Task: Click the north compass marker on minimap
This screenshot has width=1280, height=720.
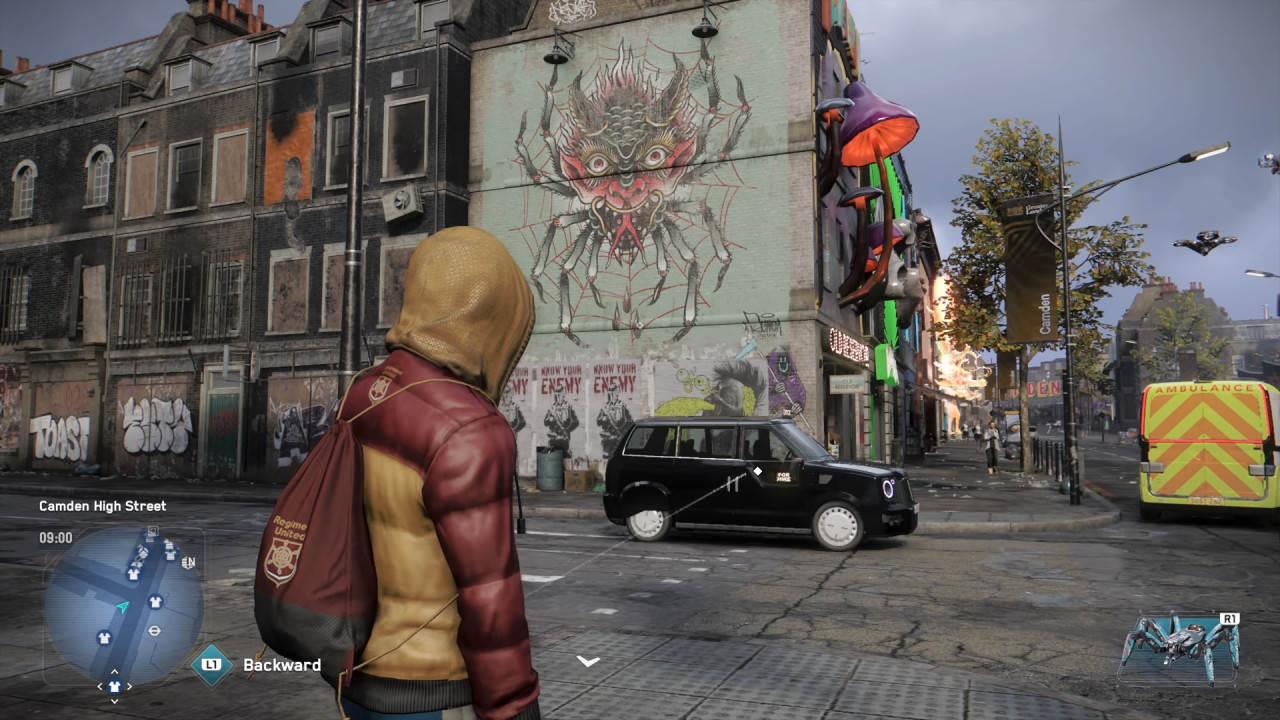Action: (188, 563)
